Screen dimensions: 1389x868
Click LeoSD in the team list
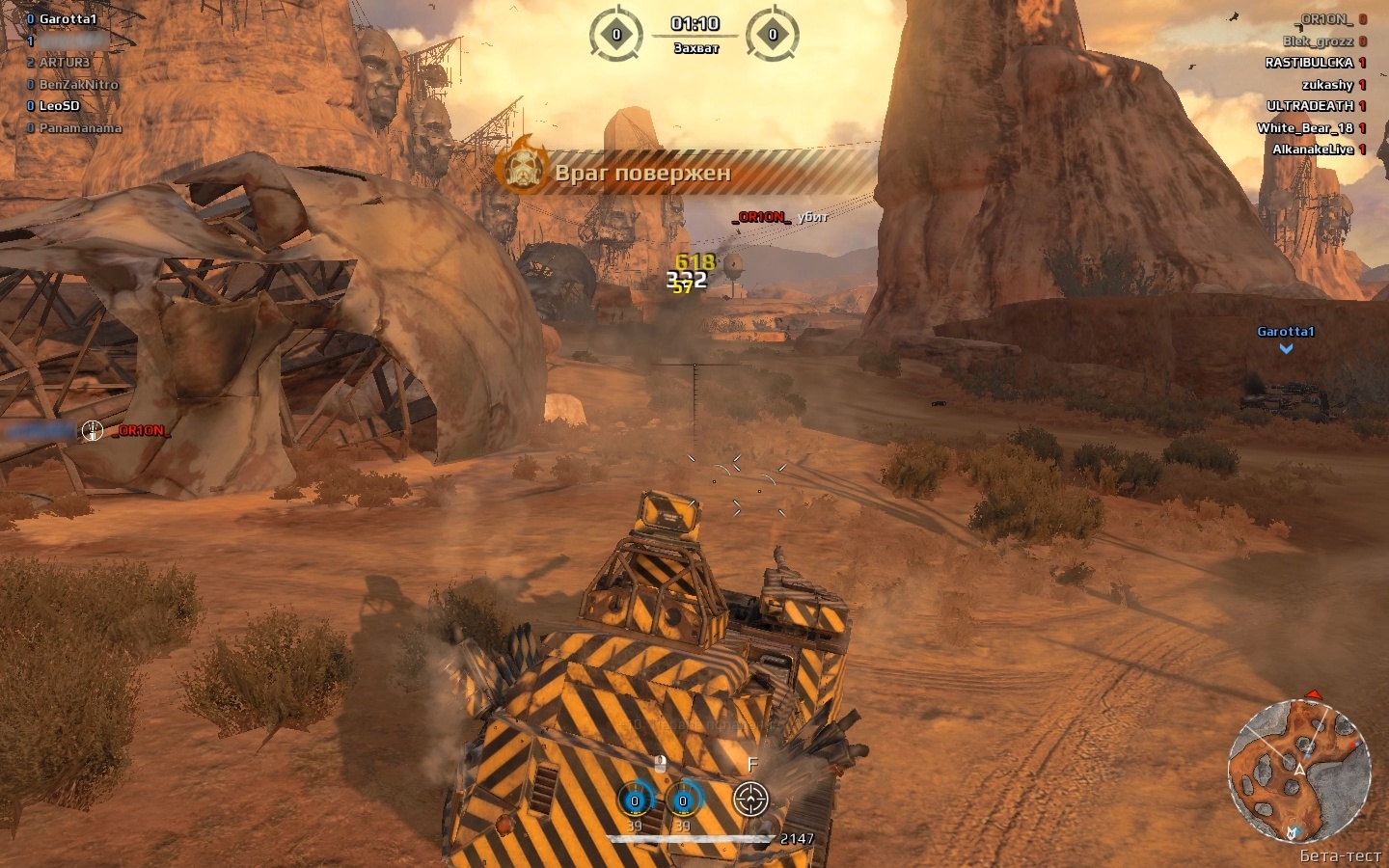click(x=59, y=106)
